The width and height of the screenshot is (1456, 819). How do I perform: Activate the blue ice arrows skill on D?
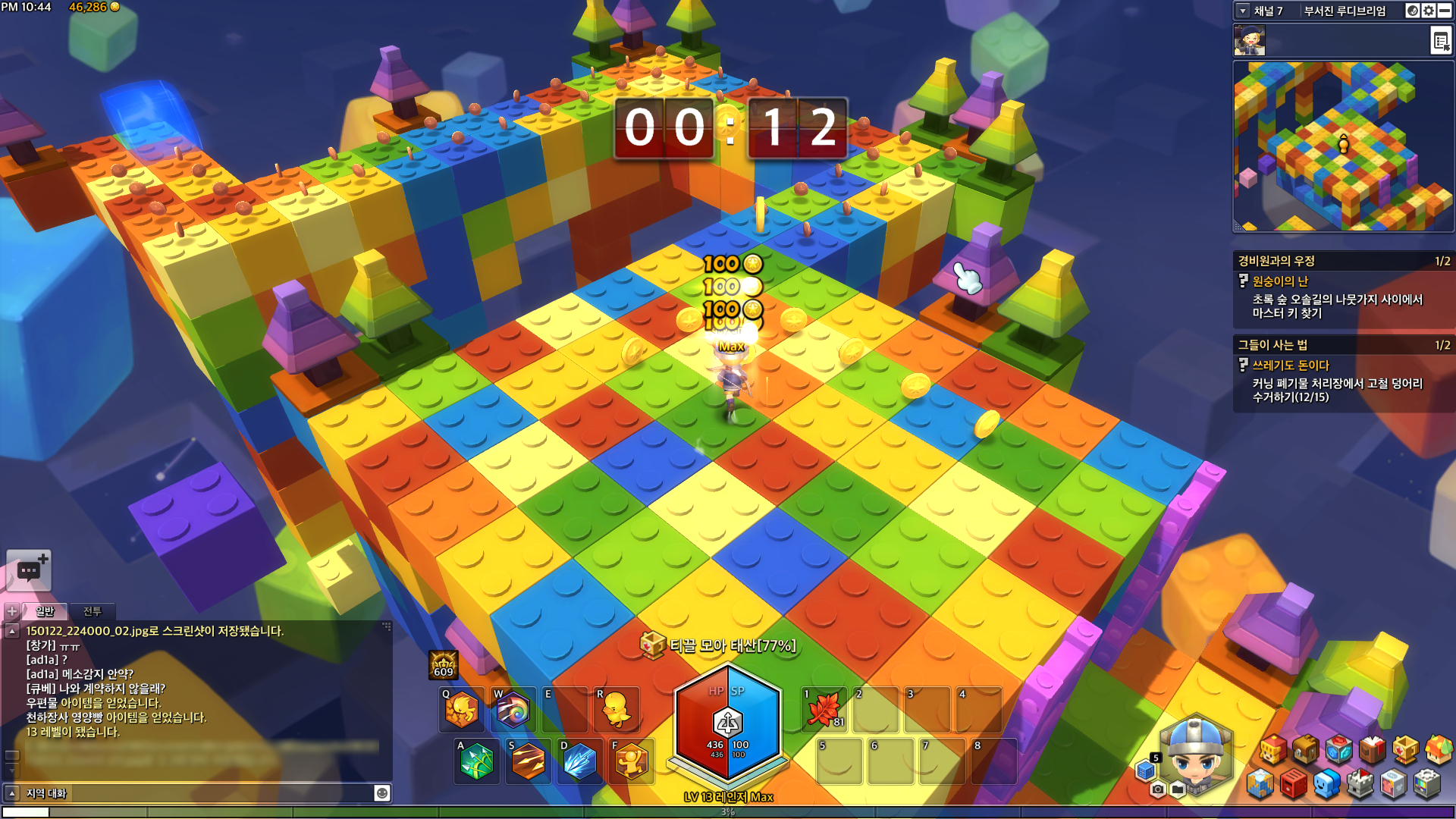click(579, 761)
